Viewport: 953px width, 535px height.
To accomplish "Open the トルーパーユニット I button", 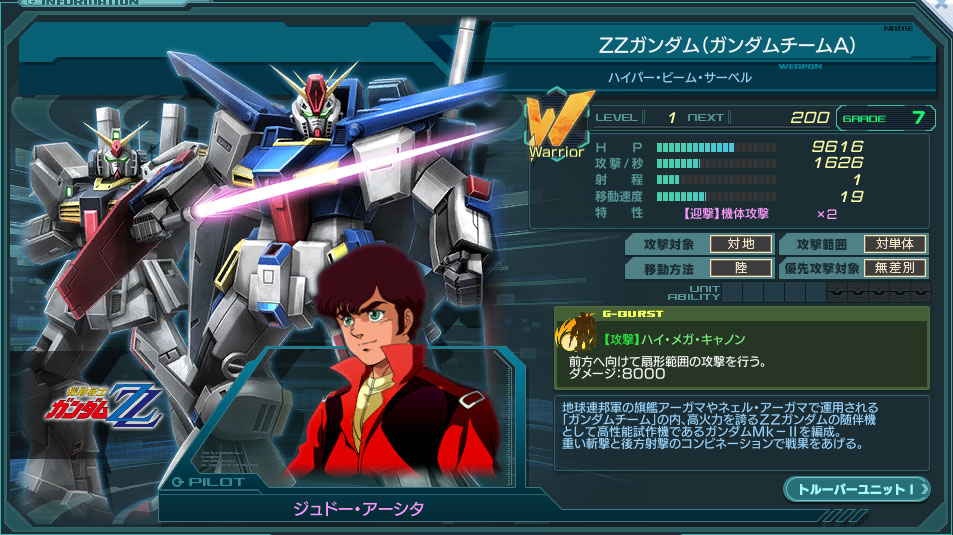I will click(857, 489).
